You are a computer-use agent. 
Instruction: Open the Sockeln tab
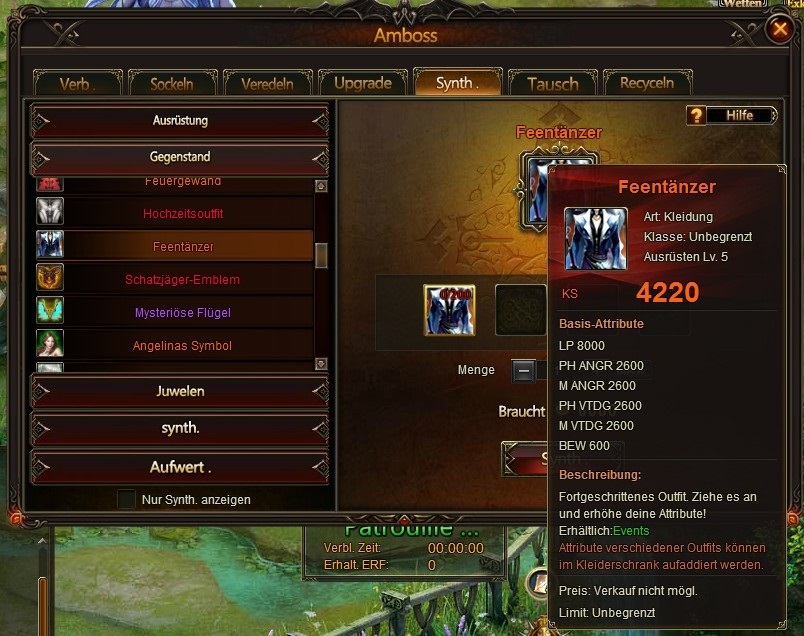171,83
